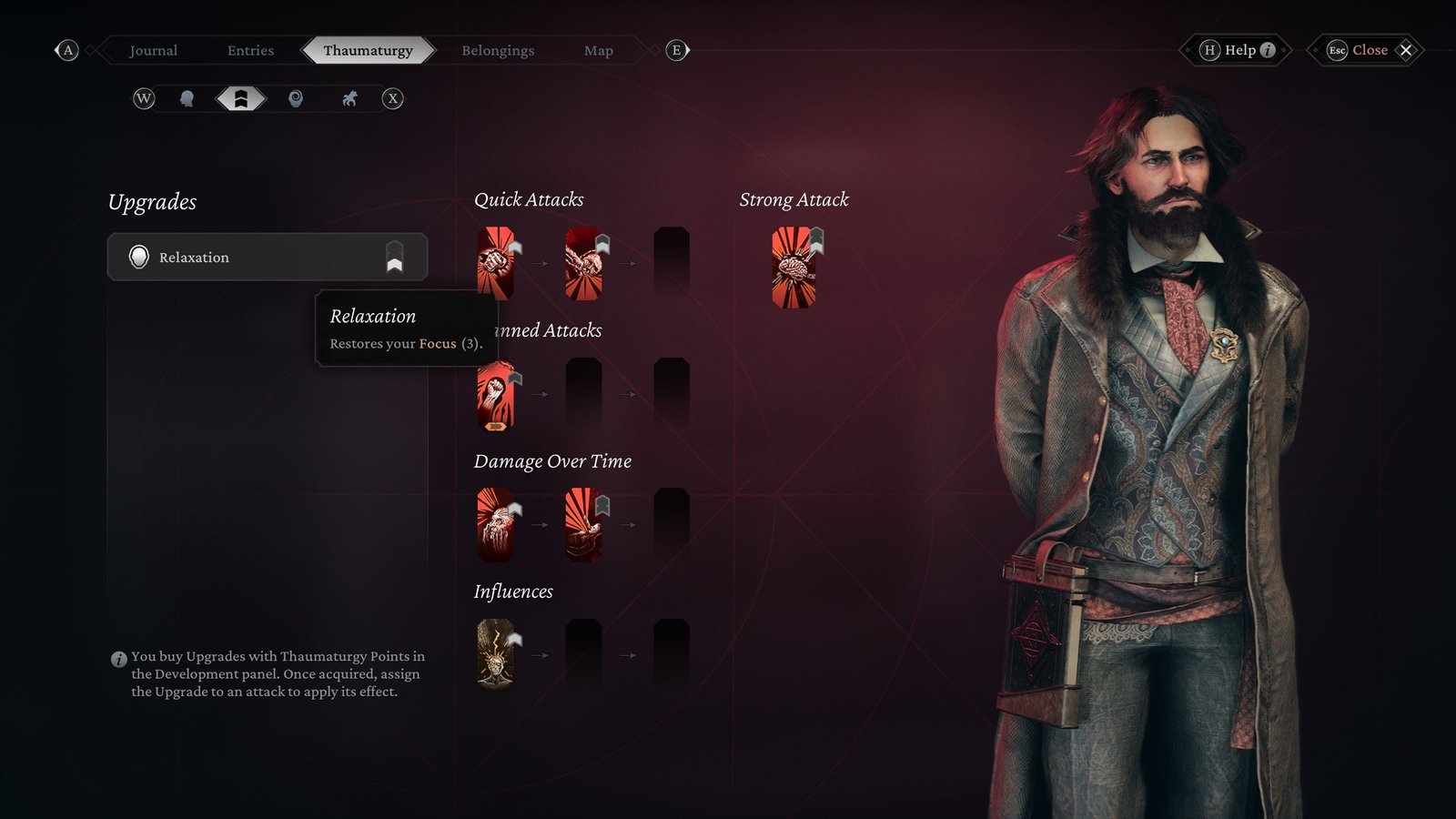Image resolution: width=1456 pixels, height=819 pixels.
Task: Switch to the Entries tab
Action: click(x=250, y=50)
